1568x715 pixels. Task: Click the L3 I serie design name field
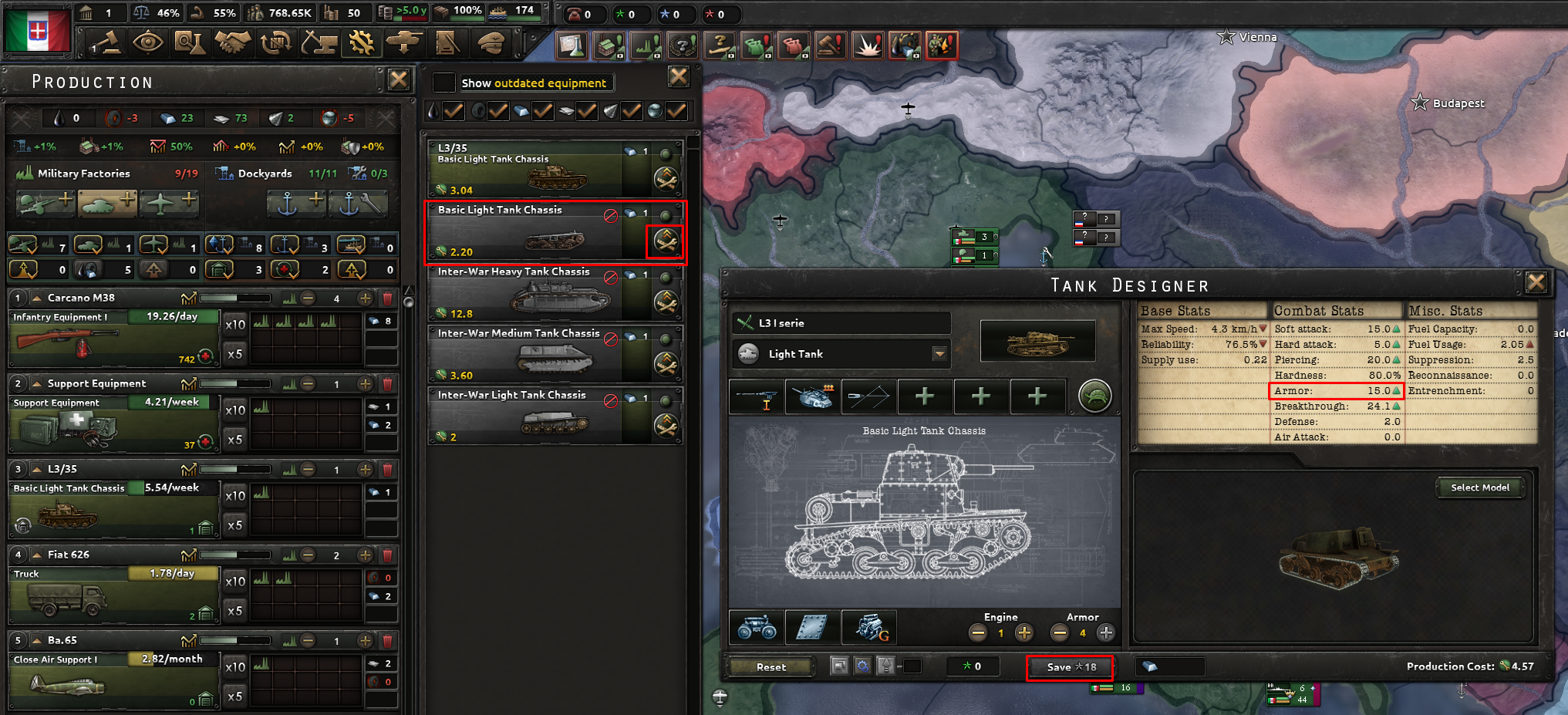[841, 322]
